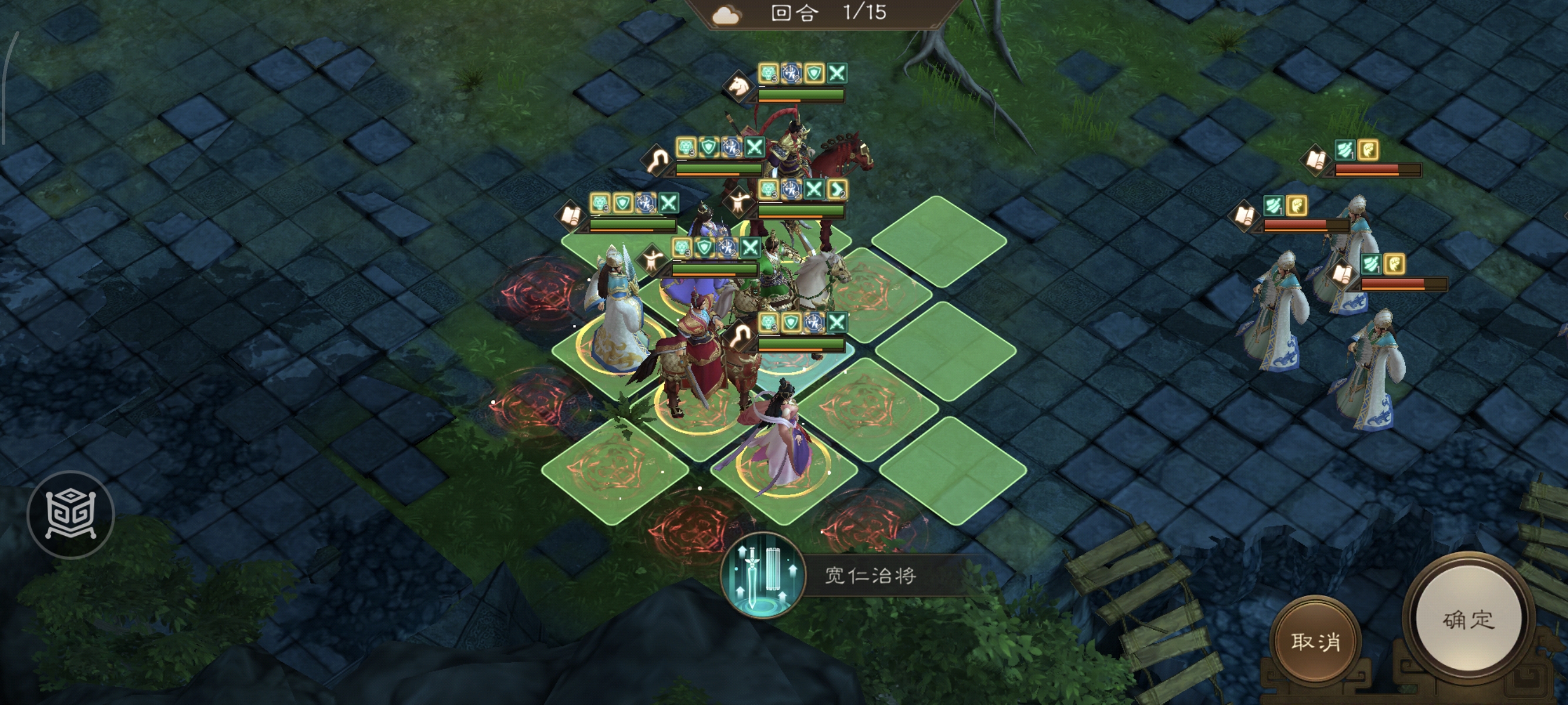Cancel the action with 取消
This screenshot has height=705, width=1568.
coord(1315,641)
